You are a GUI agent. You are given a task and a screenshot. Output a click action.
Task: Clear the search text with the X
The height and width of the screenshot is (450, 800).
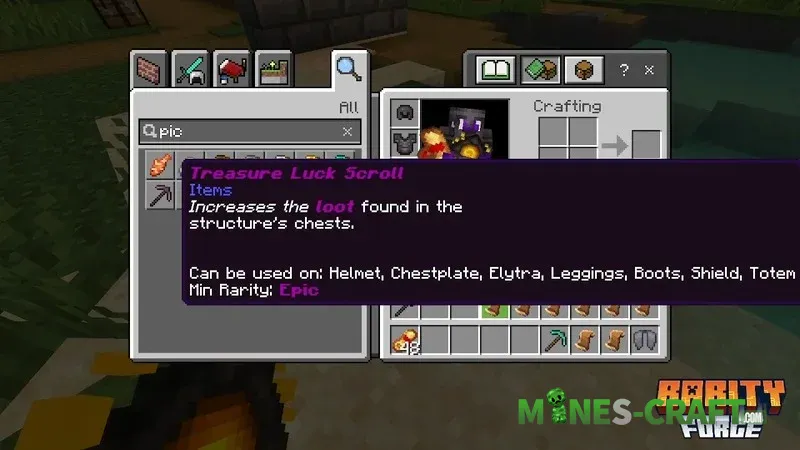click(x=347, y=131)
